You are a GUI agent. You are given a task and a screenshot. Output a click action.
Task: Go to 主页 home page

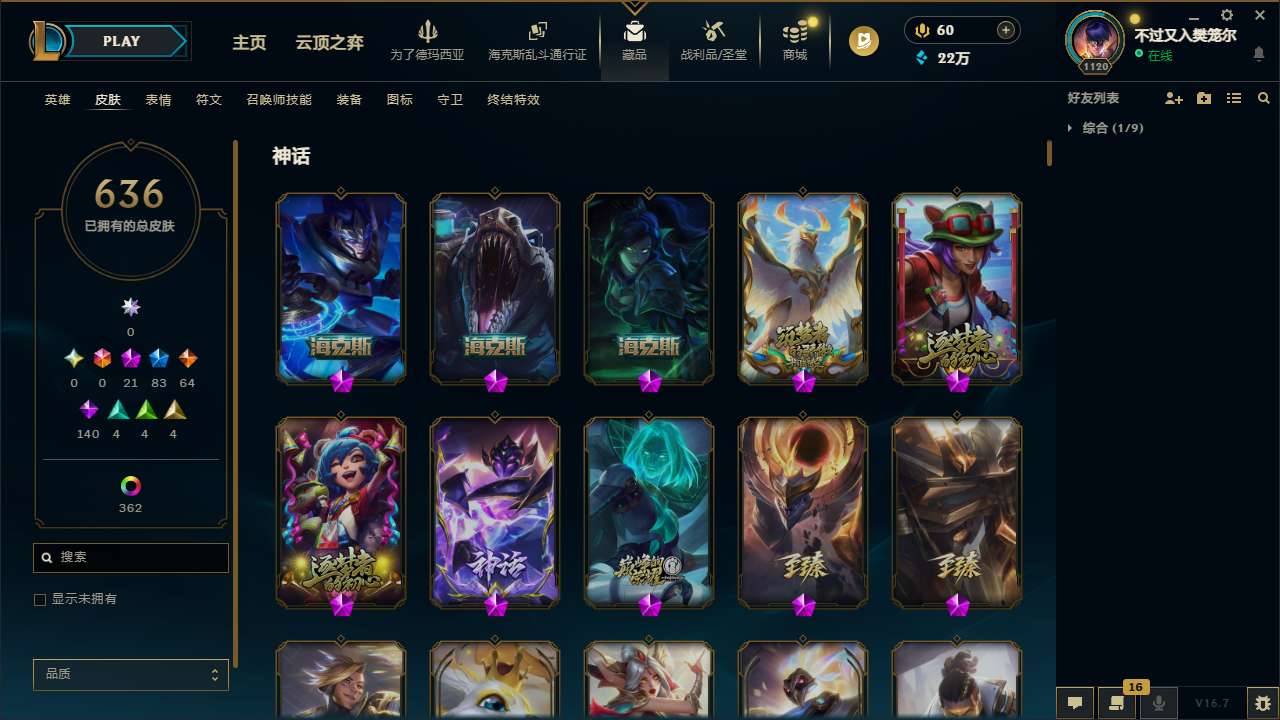point(248,41)
